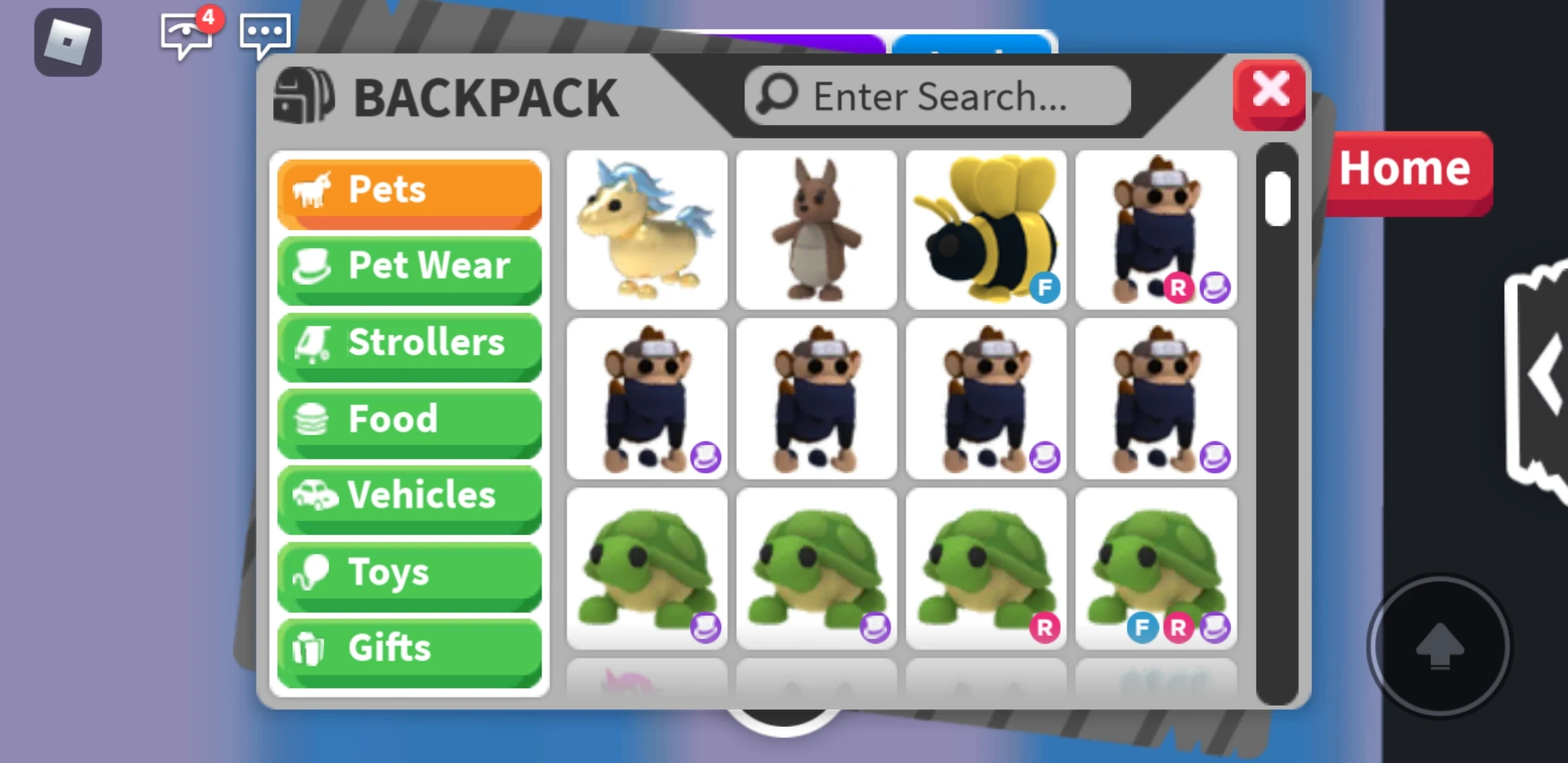Click the hat badge on the first turtle
Viewport: 1568px width, 763px height.
[706, 627]
